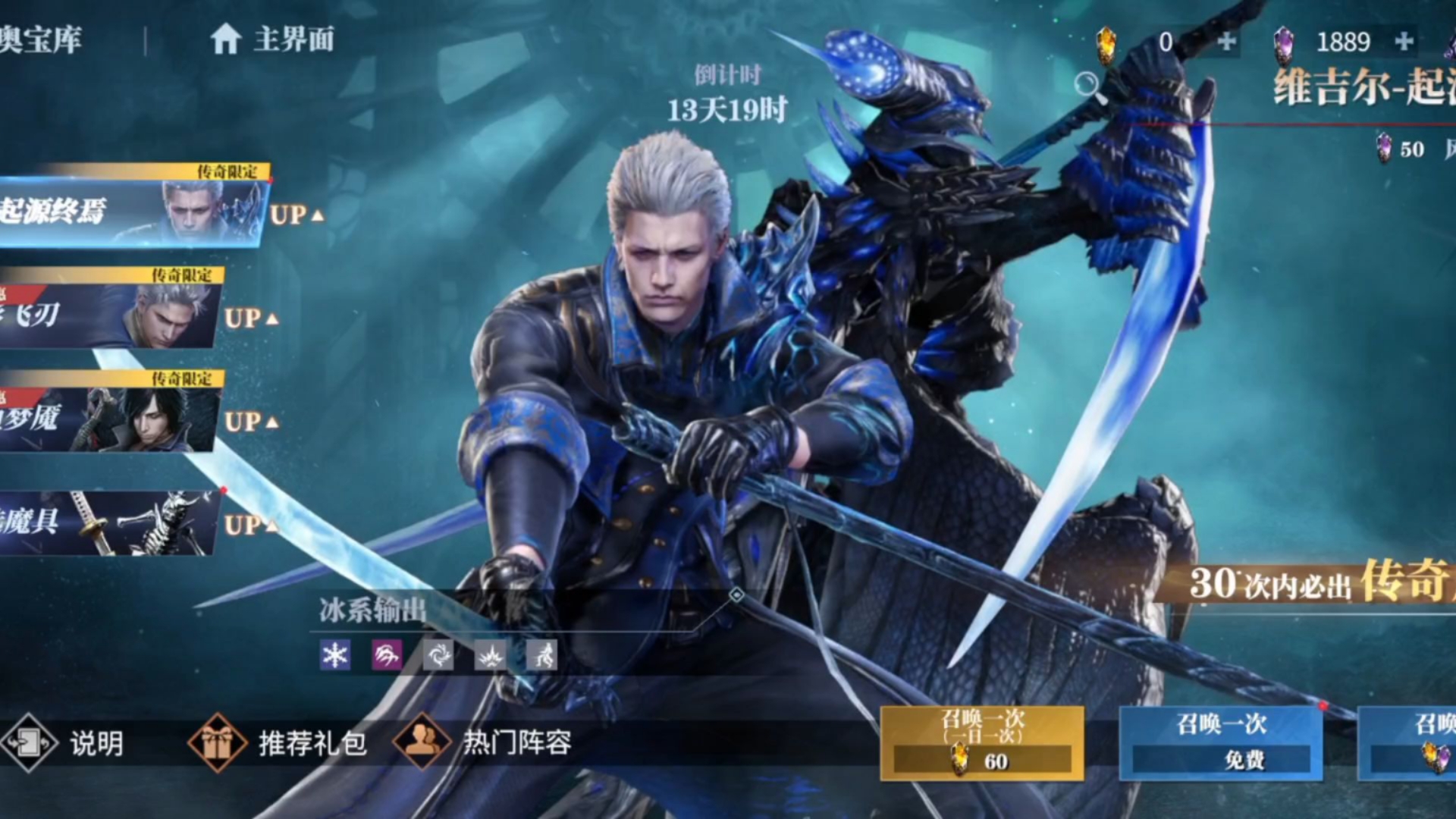Inspect the magnifier preview icon
Image resolution: width=1456 pixels, height=819 pixels.
(1087, 83)
